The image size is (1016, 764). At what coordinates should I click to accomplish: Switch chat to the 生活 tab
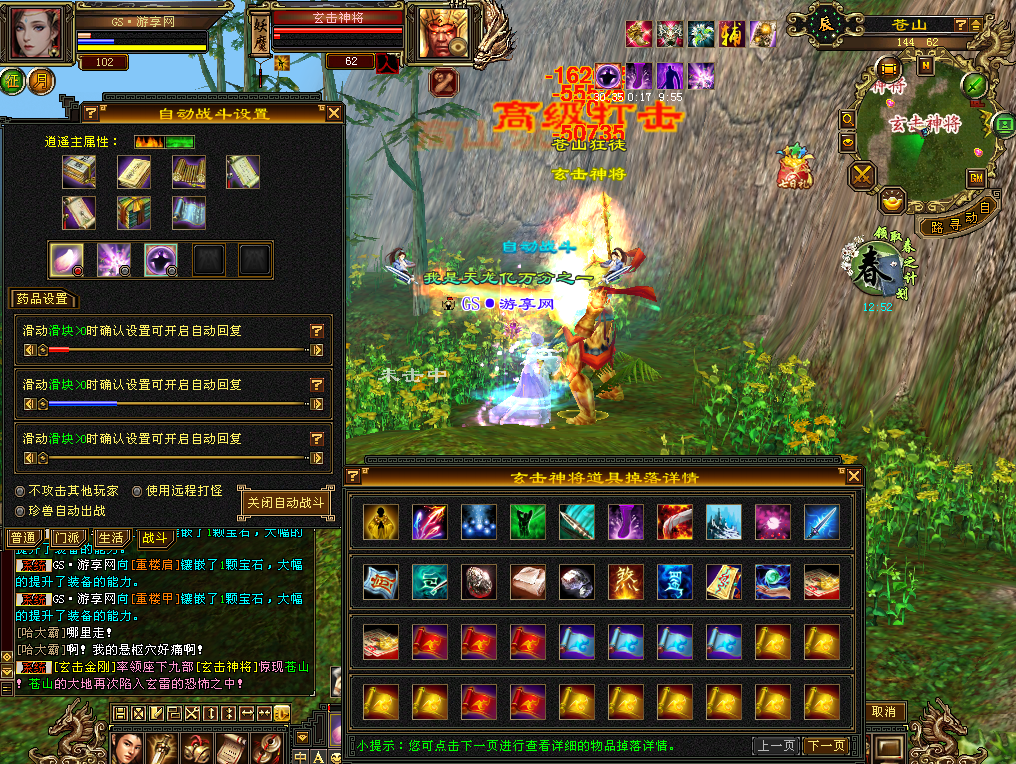coord(111,538)
